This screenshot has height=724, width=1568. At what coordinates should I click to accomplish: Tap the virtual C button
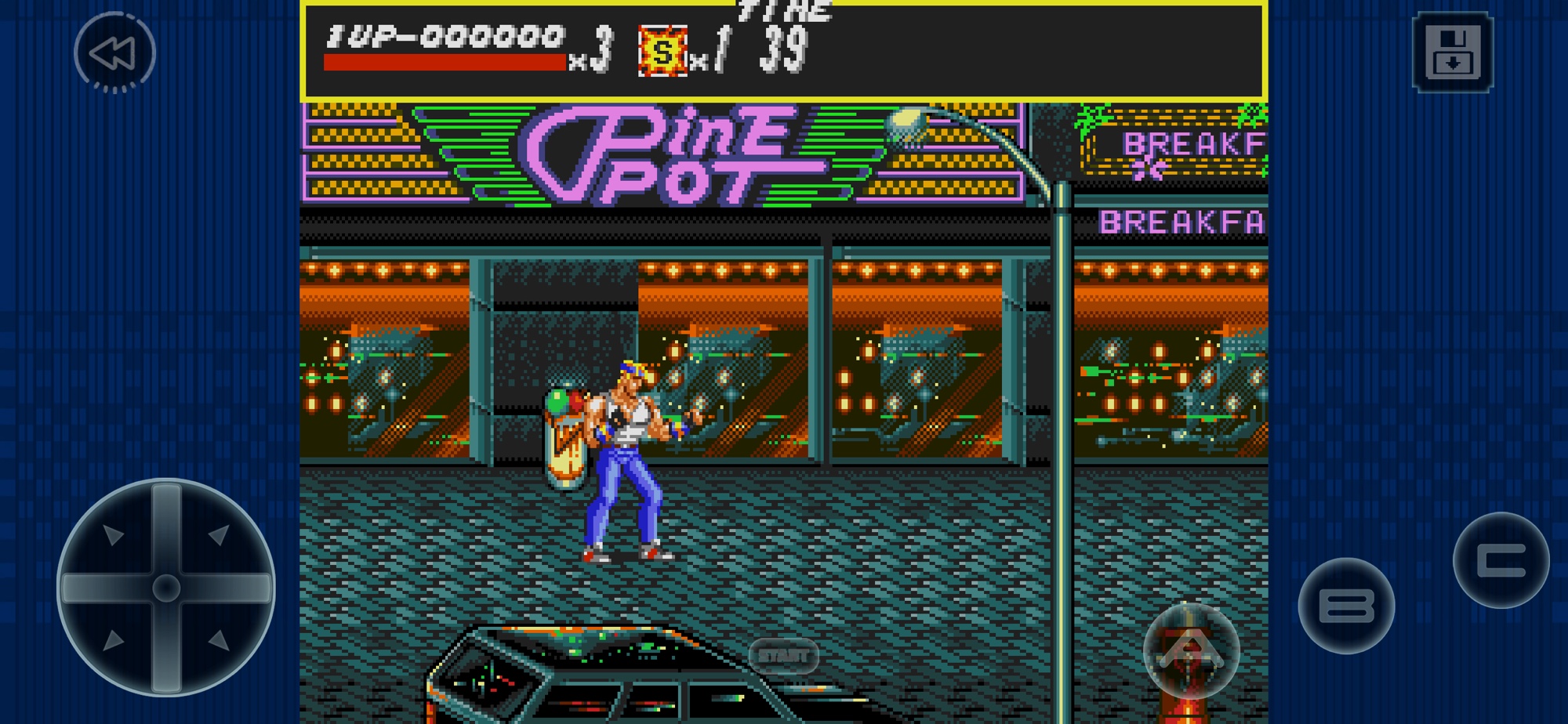[x=1501, y=560]
